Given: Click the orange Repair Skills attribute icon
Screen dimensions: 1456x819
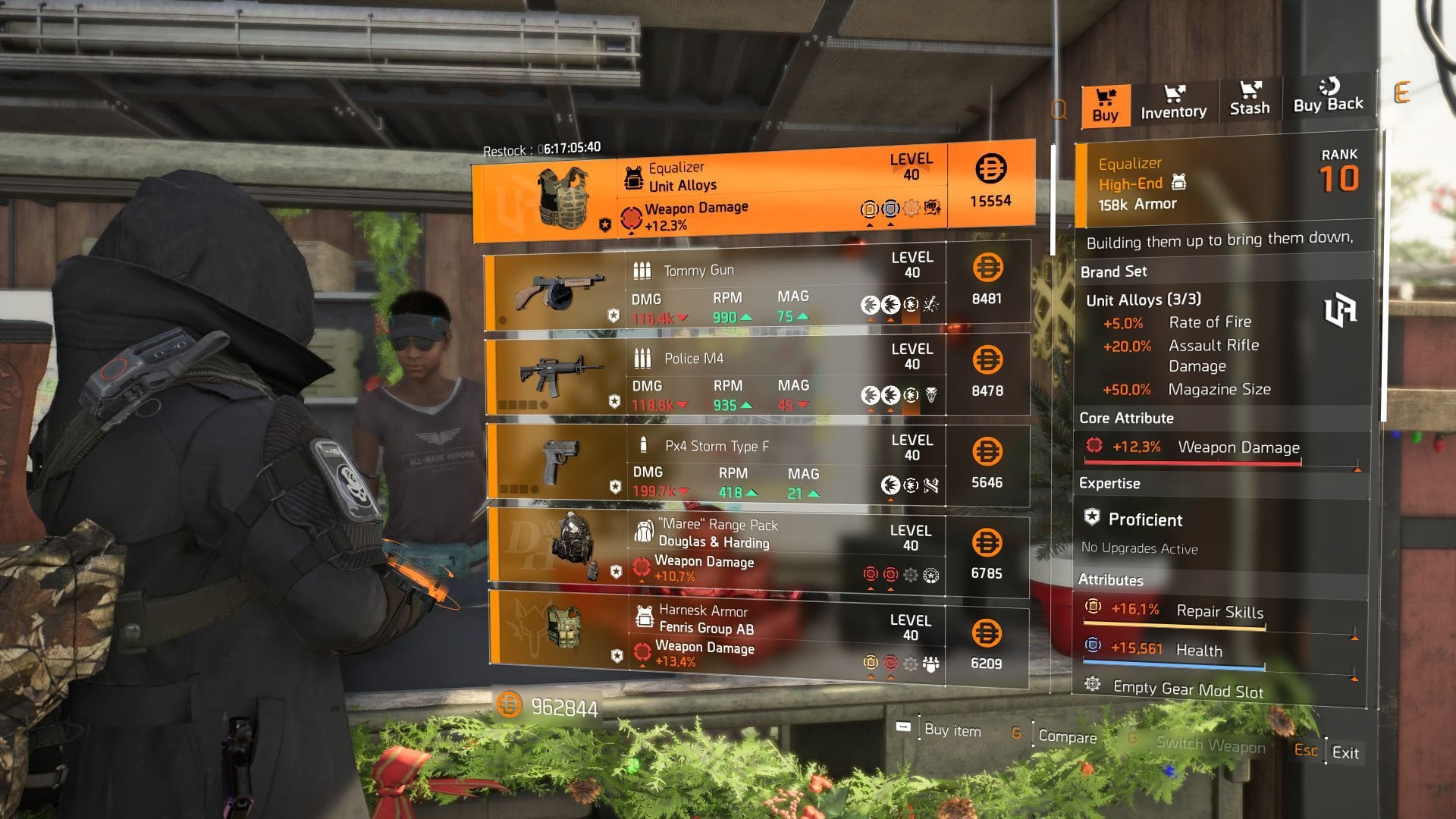Looking at the screenshot, I should pyautogui.click(x=1093, y=607).
